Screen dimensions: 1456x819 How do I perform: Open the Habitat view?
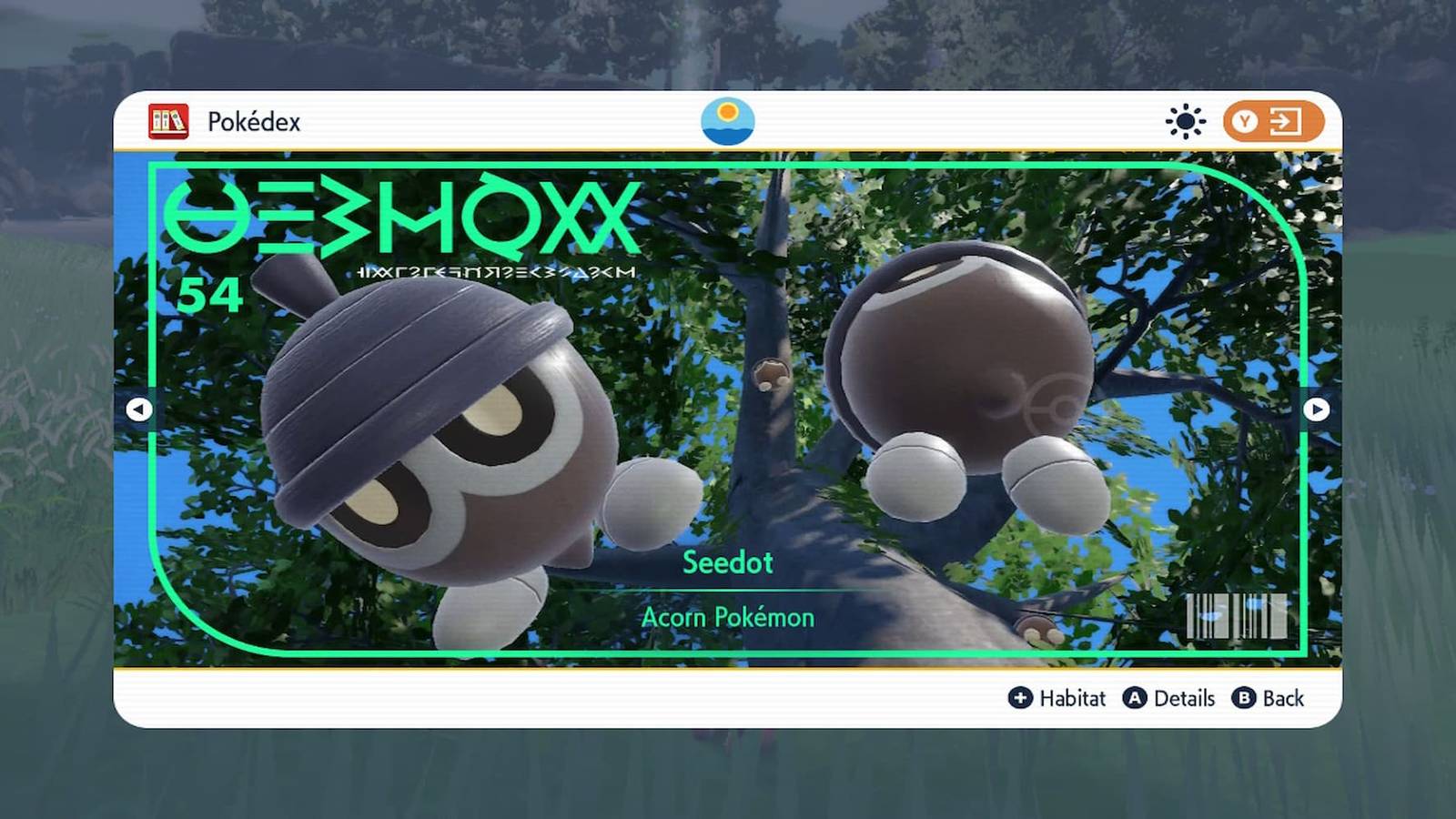[x=1057, y=698]
